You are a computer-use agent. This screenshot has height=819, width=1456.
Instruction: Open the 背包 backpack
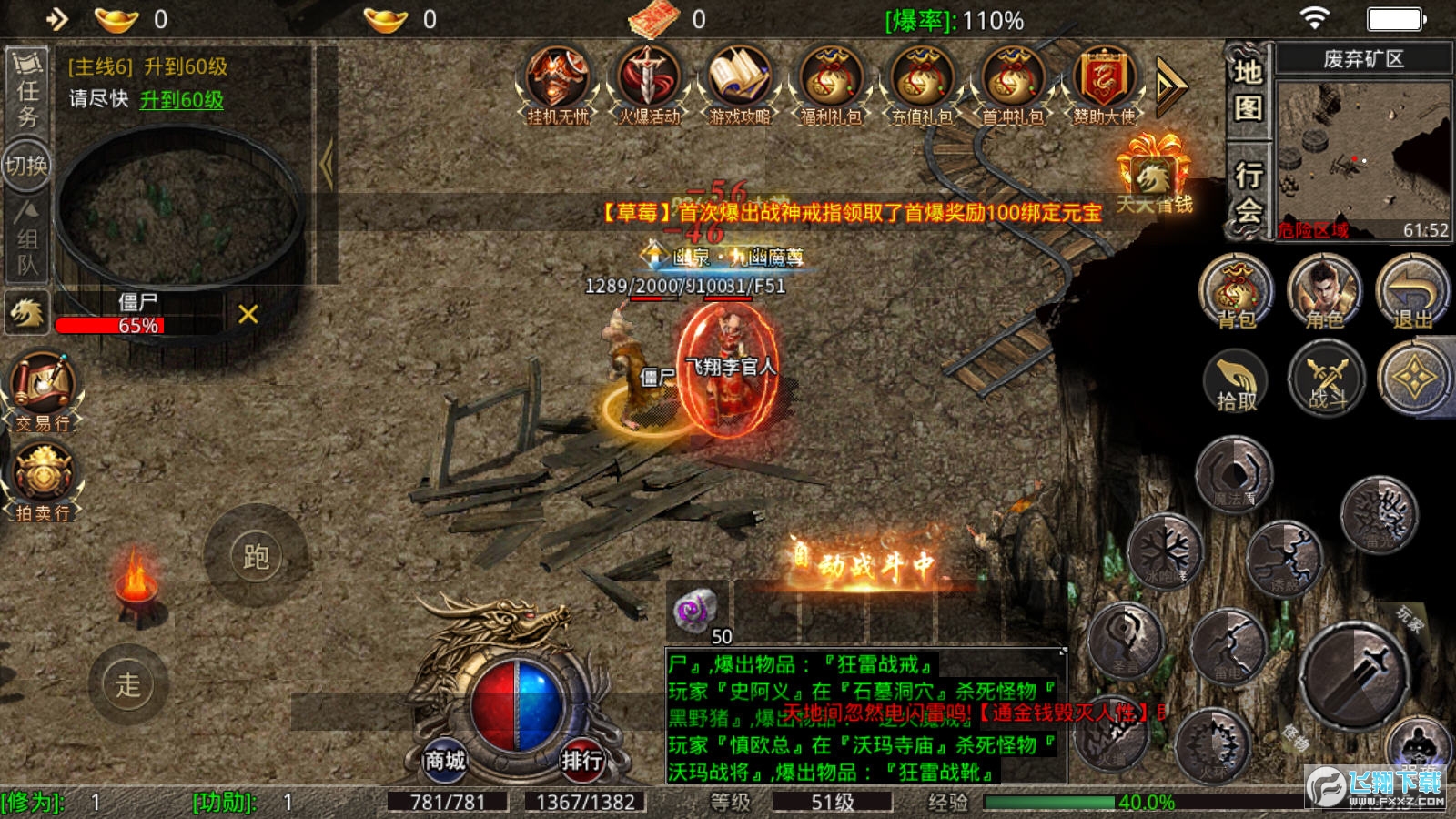point(1235,293)
